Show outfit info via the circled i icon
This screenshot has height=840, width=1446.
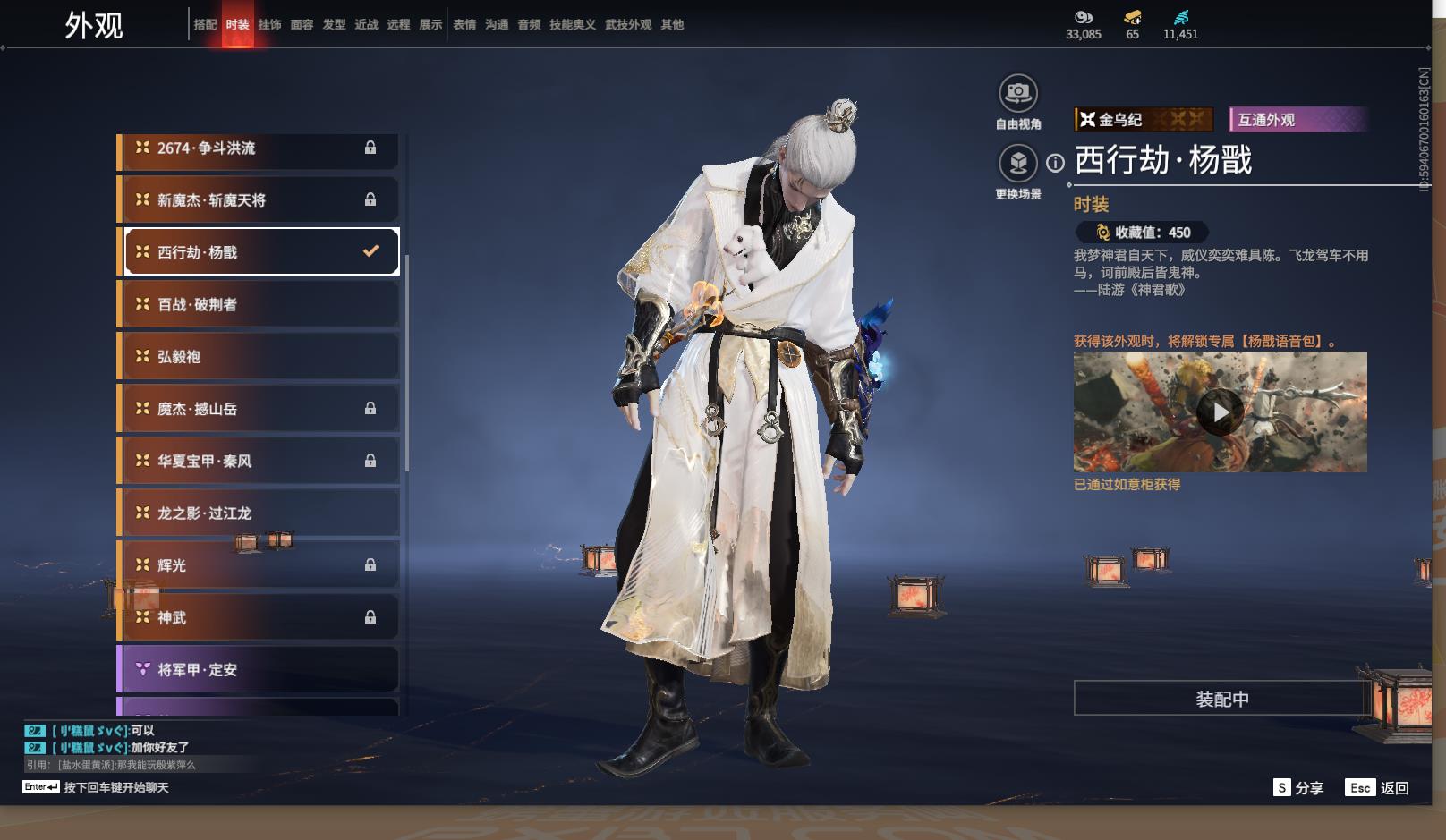pyautogui.click(x=1056, y=163)
